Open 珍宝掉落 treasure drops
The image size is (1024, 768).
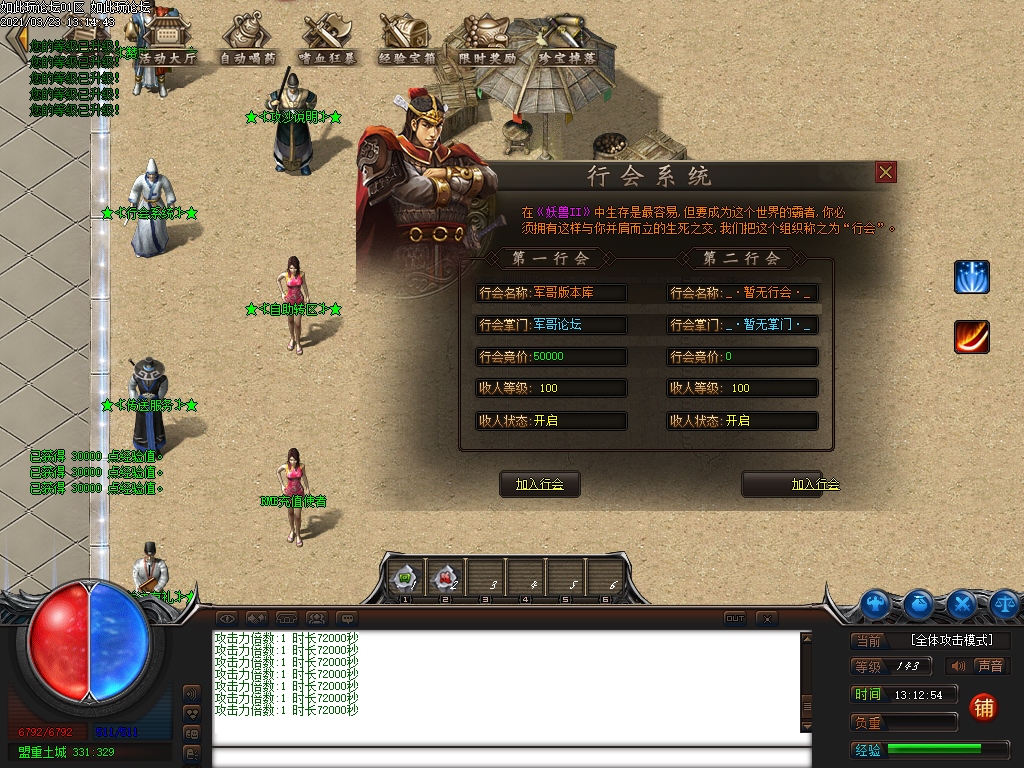567,40
